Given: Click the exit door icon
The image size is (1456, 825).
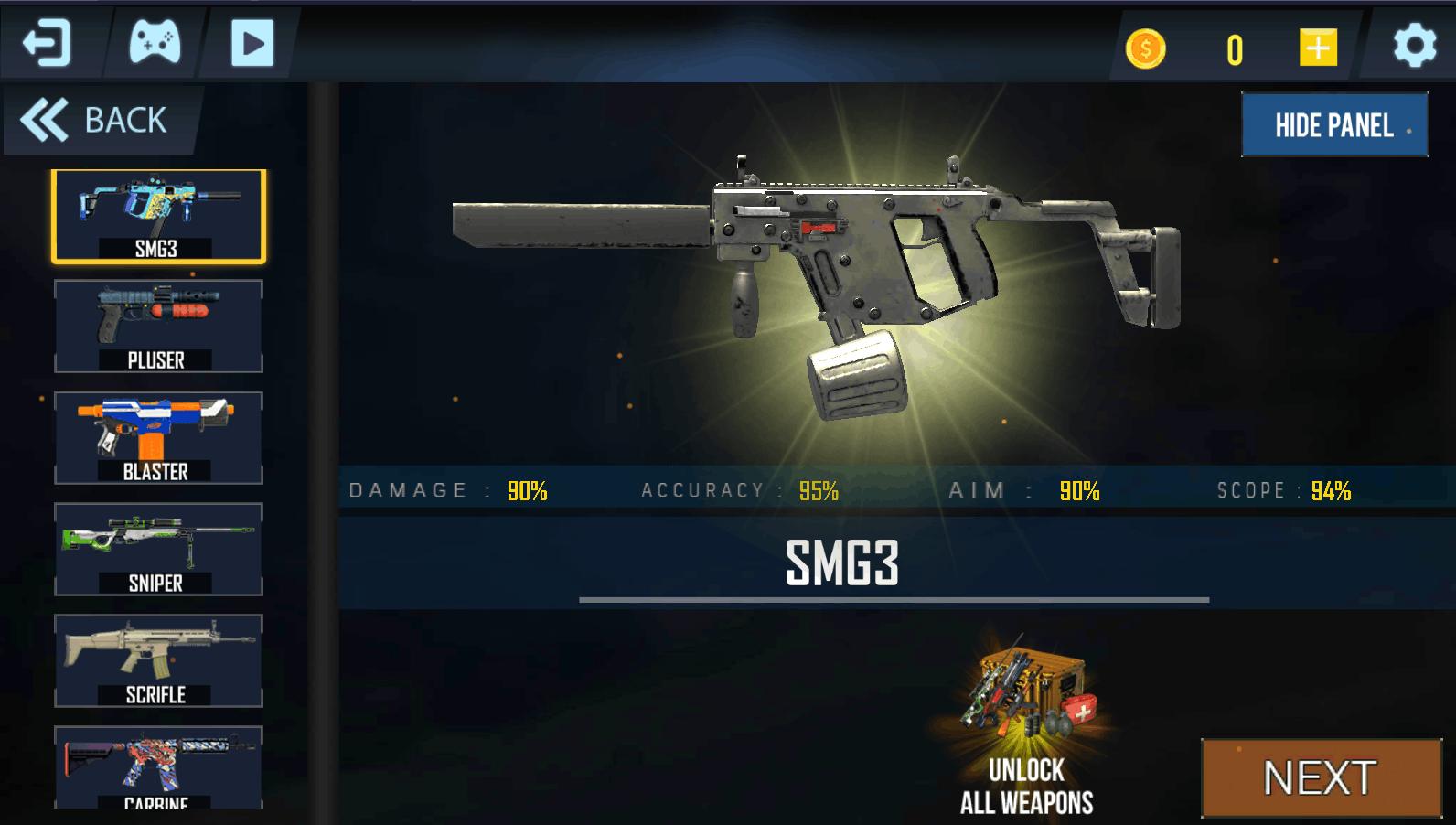Looking at the screenshot, I should tap(47, 44).
